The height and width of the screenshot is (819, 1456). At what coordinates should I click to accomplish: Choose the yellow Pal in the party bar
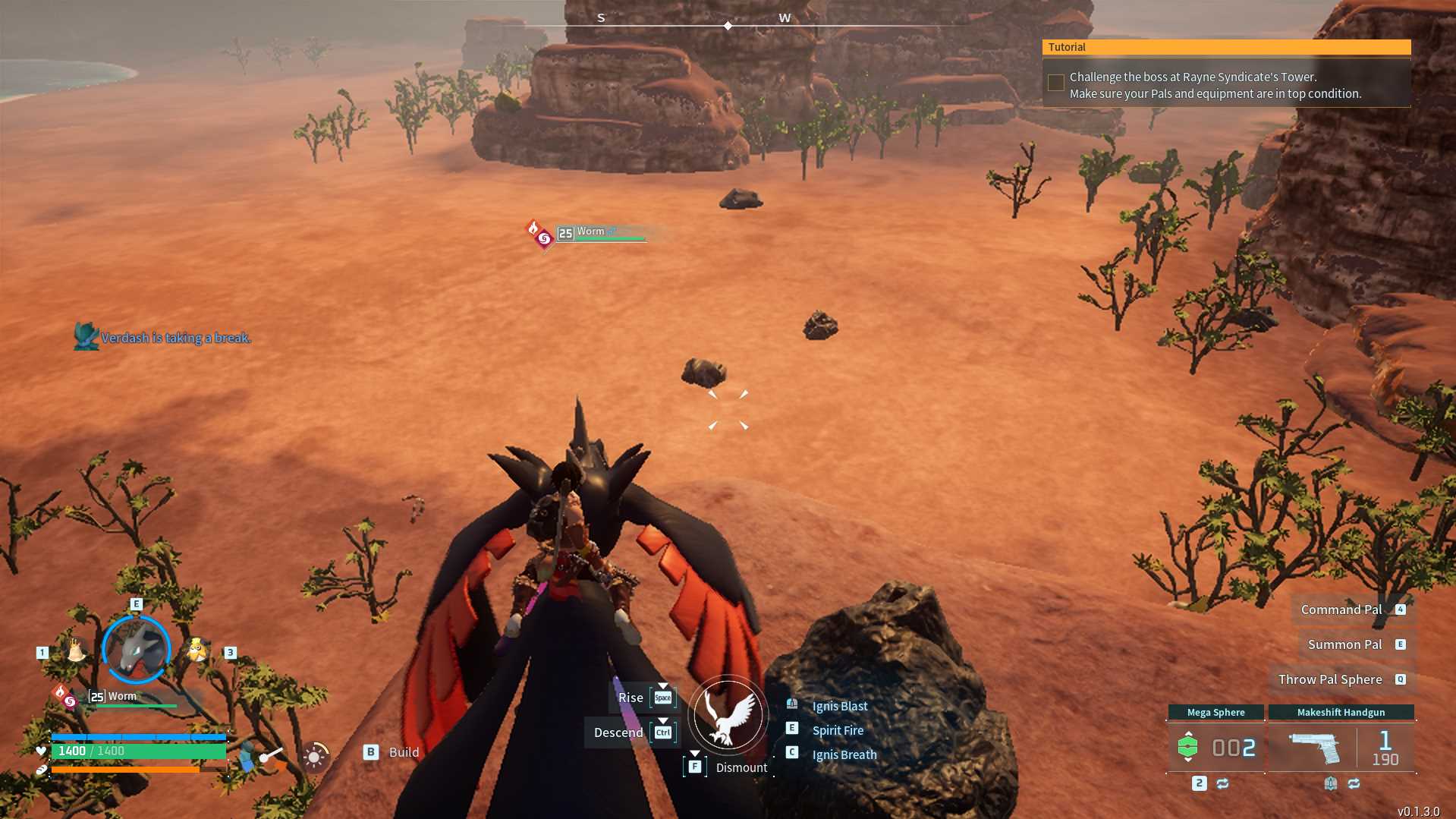click(197, 650)
